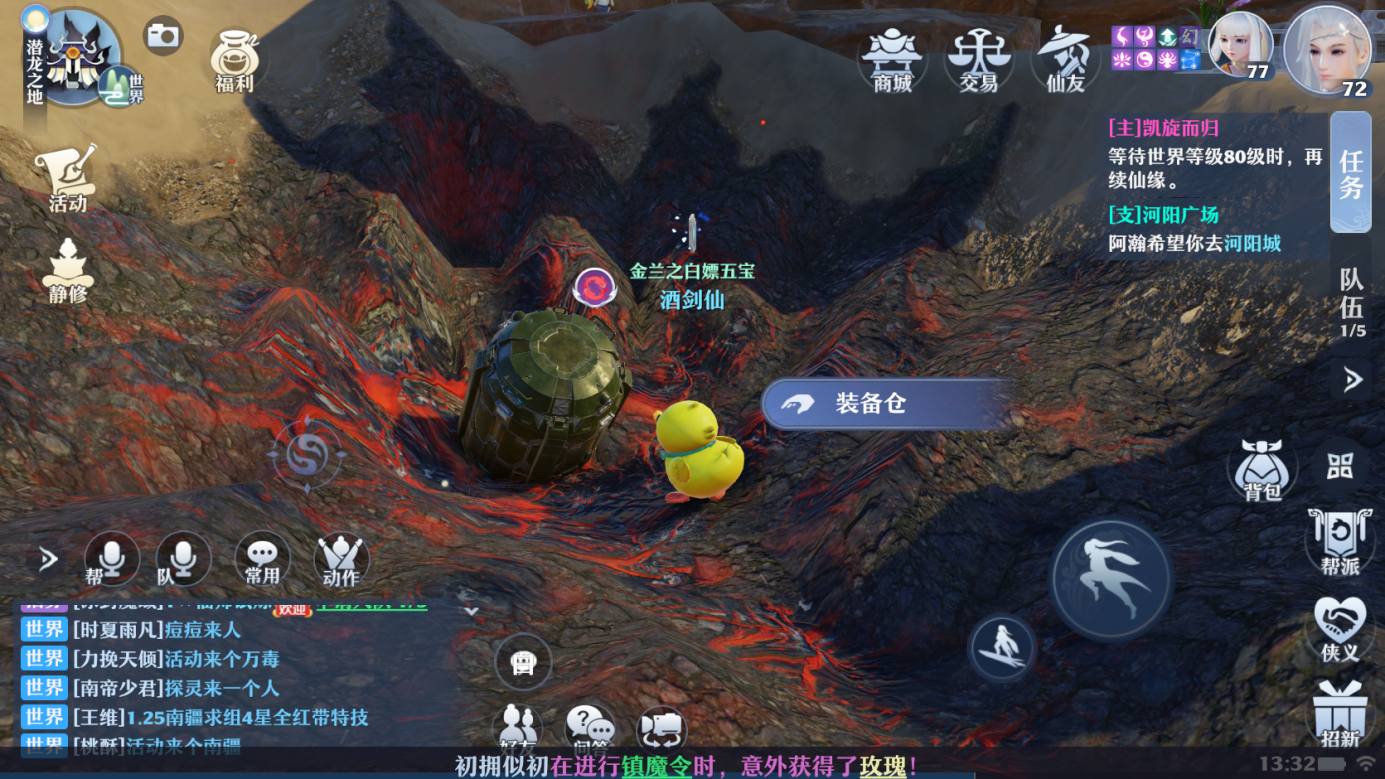
Task: Open the 福利 welfare menu
Action: pyautogui.click(x=235, y=62)
